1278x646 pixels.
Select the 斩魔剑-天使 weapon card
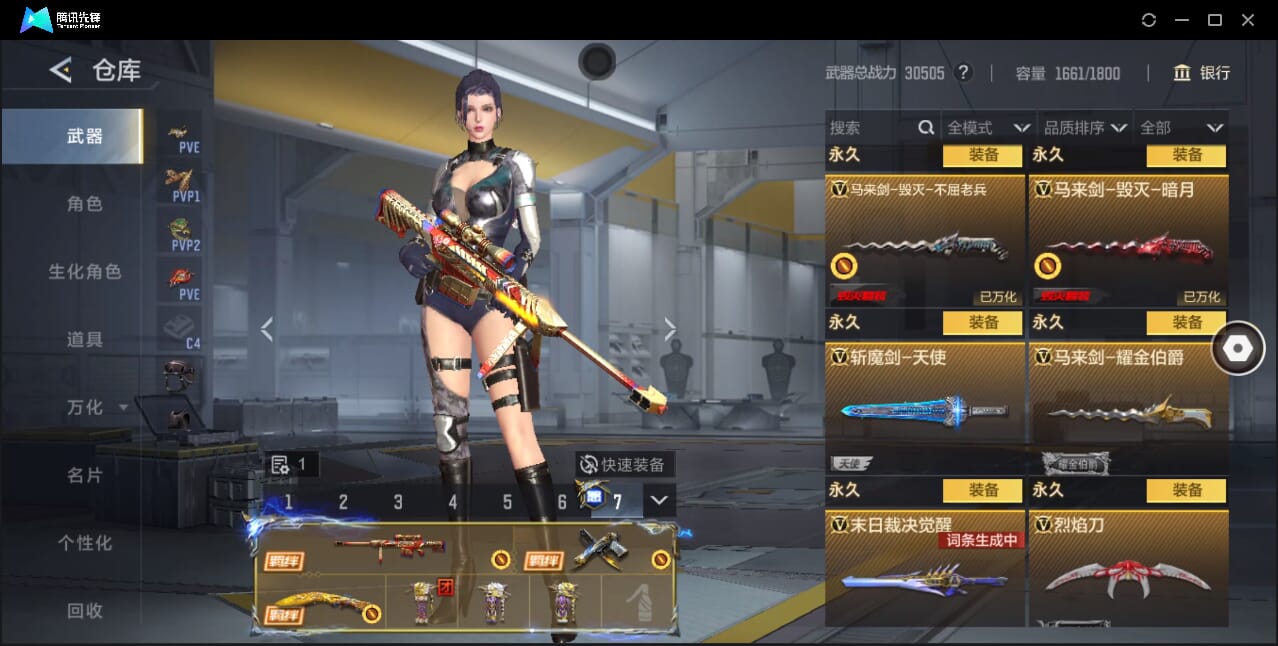(925, 395)
